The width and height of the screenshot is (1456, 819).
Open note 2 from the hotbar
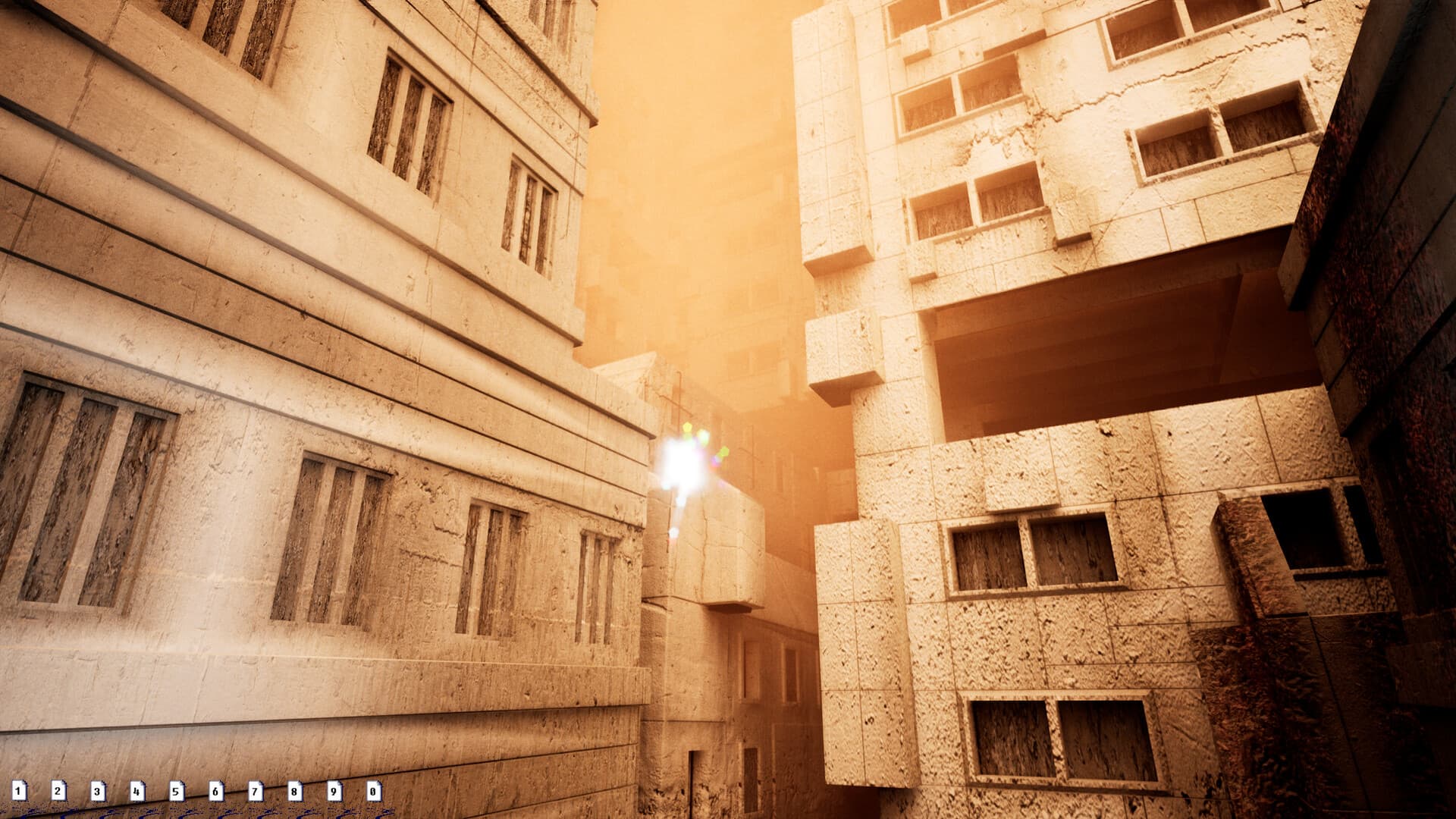59,791
